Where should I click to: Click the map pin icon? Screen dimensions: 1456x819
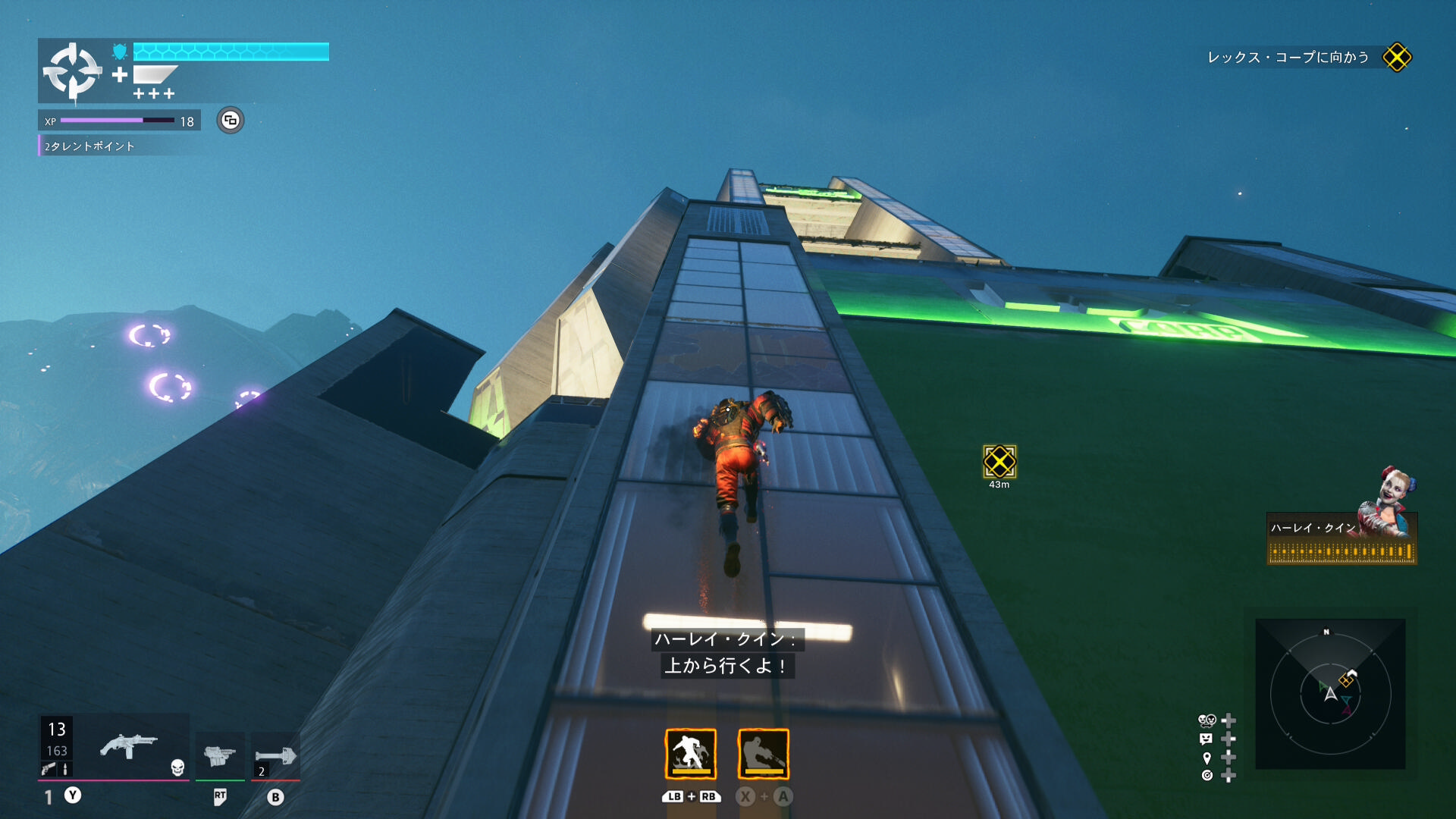pos(1207,758)
